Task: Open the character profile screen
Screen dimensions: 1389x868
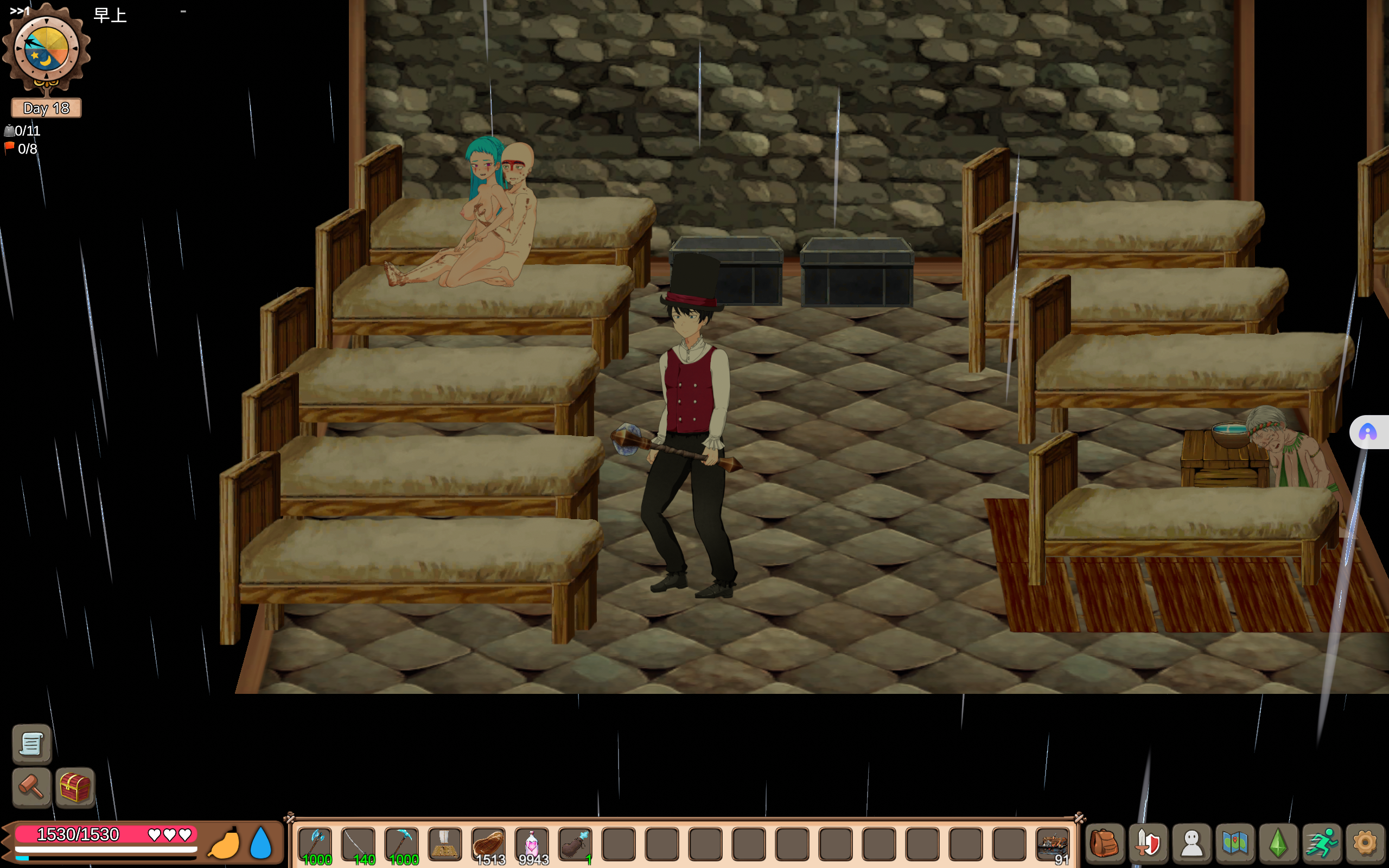Action: tap(1192, 844)
